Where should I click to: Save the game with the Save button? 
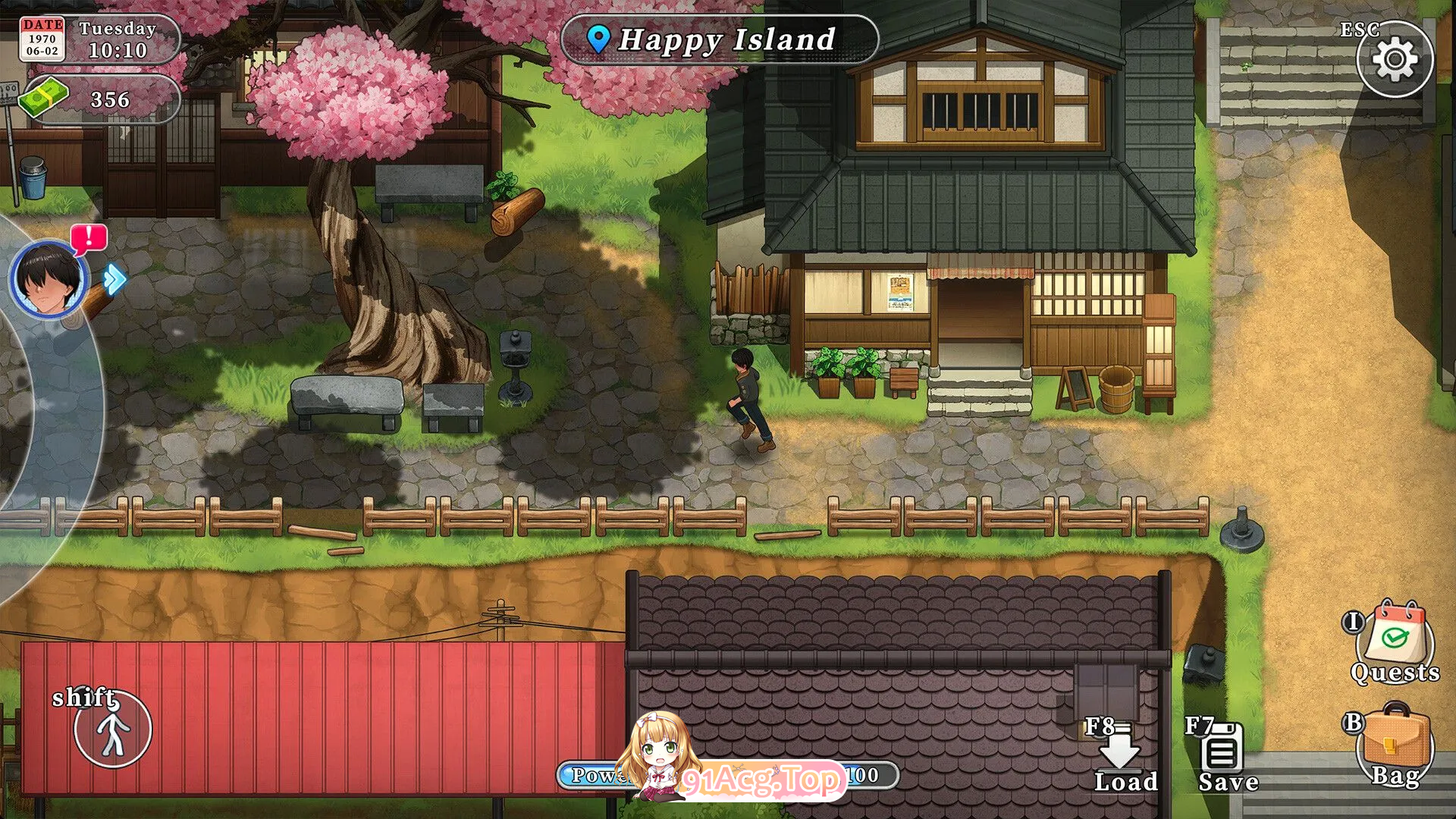pyautogui.click(x=1222, y=755)
